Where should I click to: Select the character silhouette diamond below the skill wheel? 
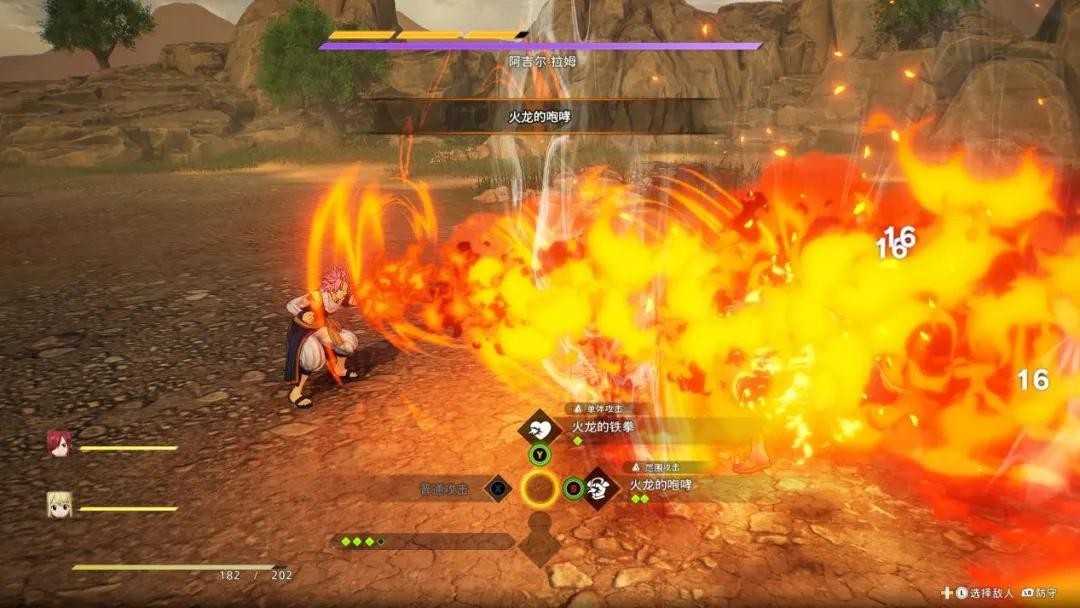[539, 541]
